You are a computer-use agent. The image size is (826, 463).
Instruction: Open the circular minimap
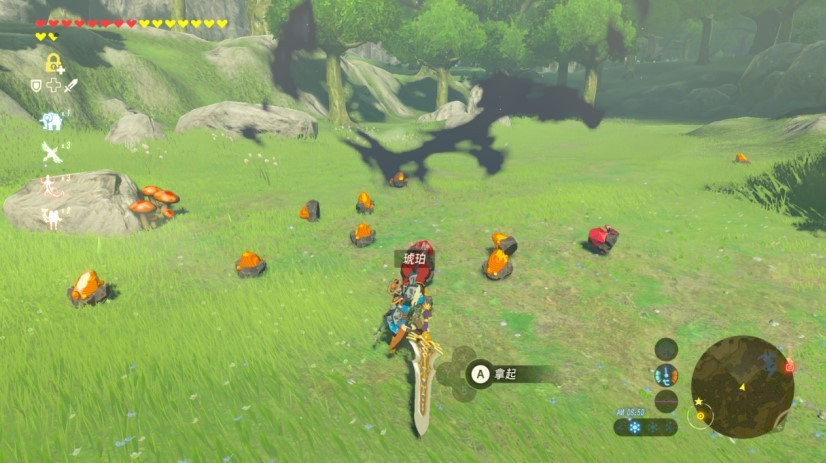(x=742, y=386)
